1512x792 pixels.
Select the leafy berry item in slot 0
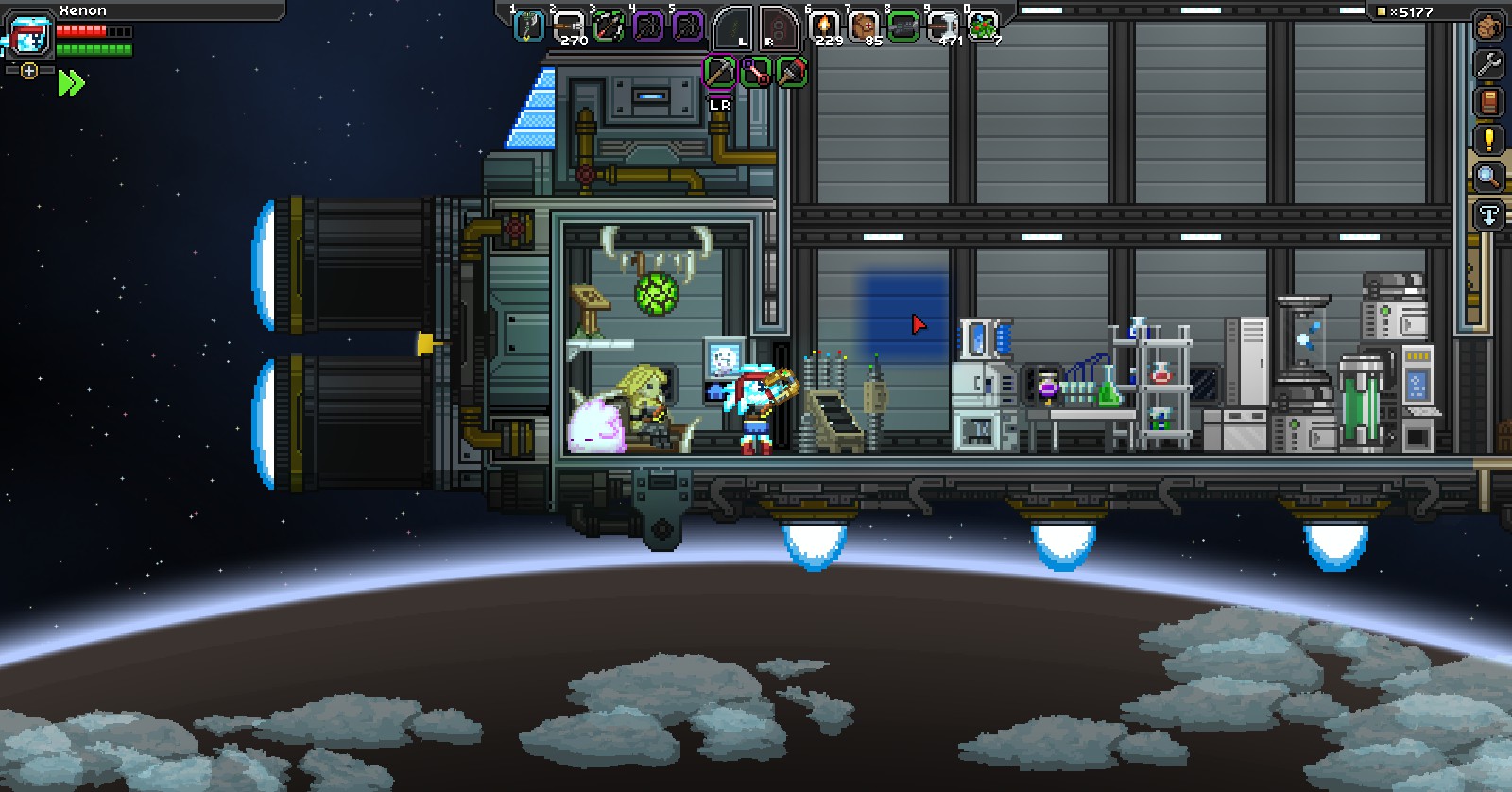[x=983, y=26]
